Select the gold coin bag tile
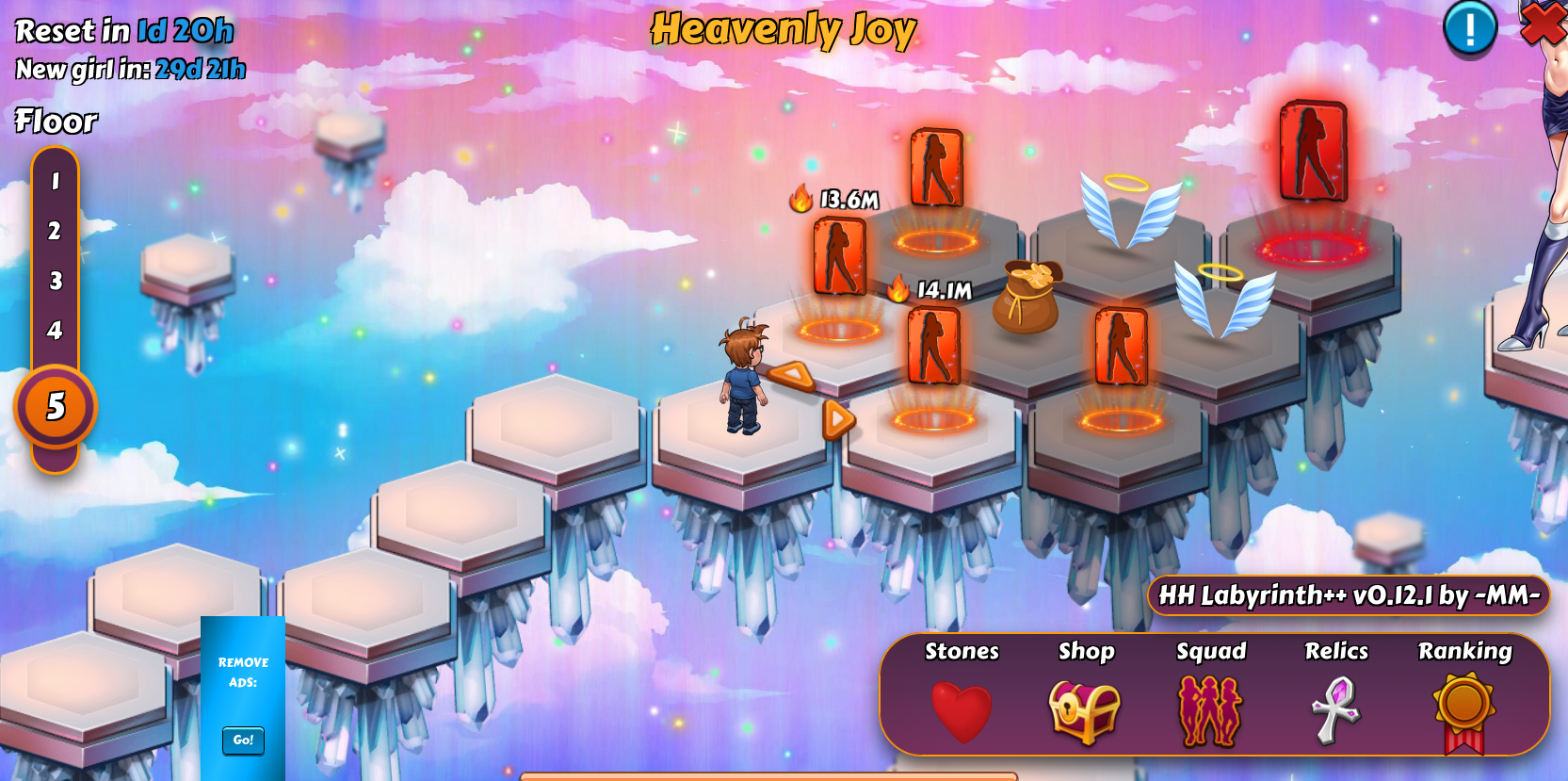This screenshot has width=1568, height=781. (1026, 297)
